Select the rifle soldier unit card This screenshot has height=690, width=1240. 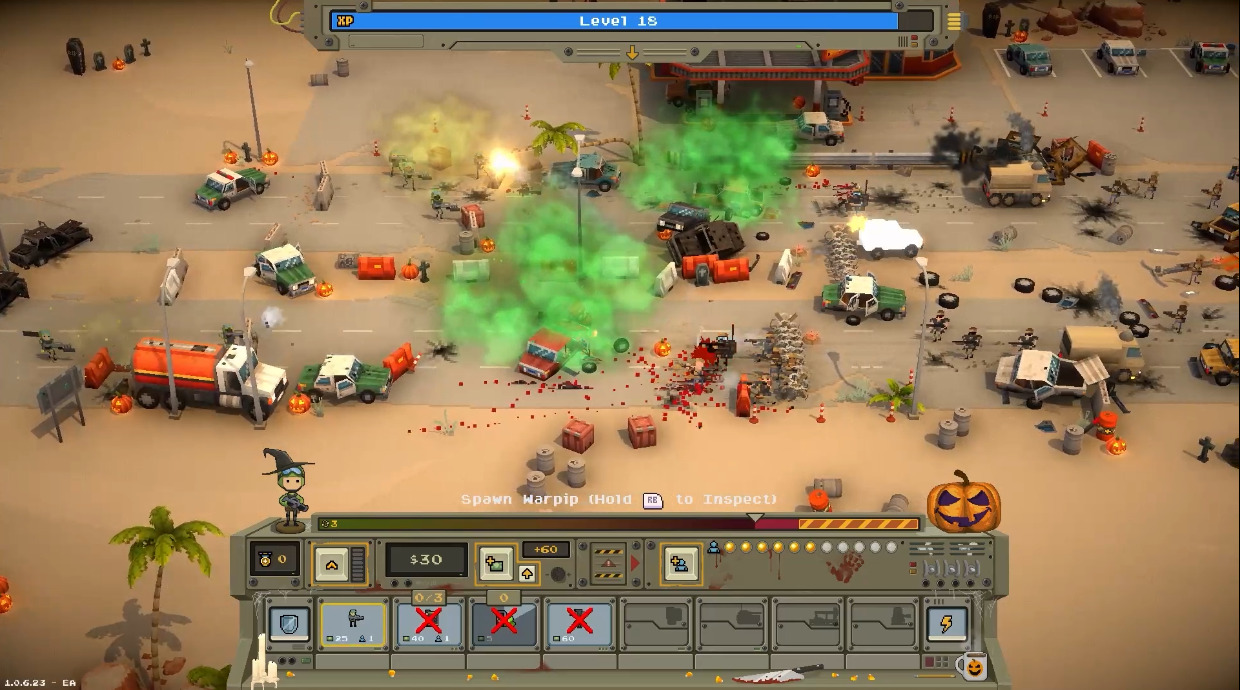click(x=353, y=624)
